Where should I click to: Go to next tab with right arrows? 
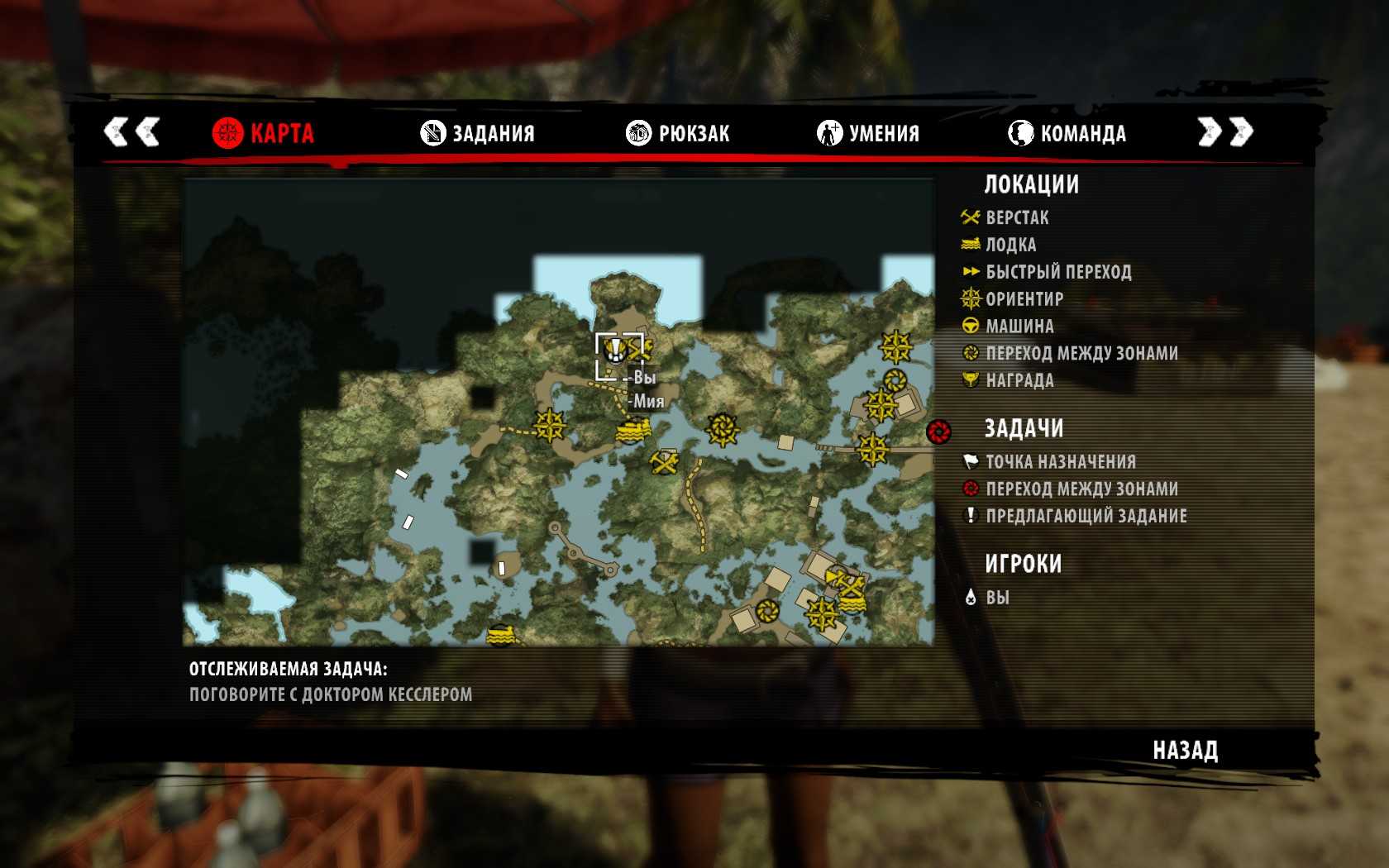pyautogui.click(x=1225, y=131)
